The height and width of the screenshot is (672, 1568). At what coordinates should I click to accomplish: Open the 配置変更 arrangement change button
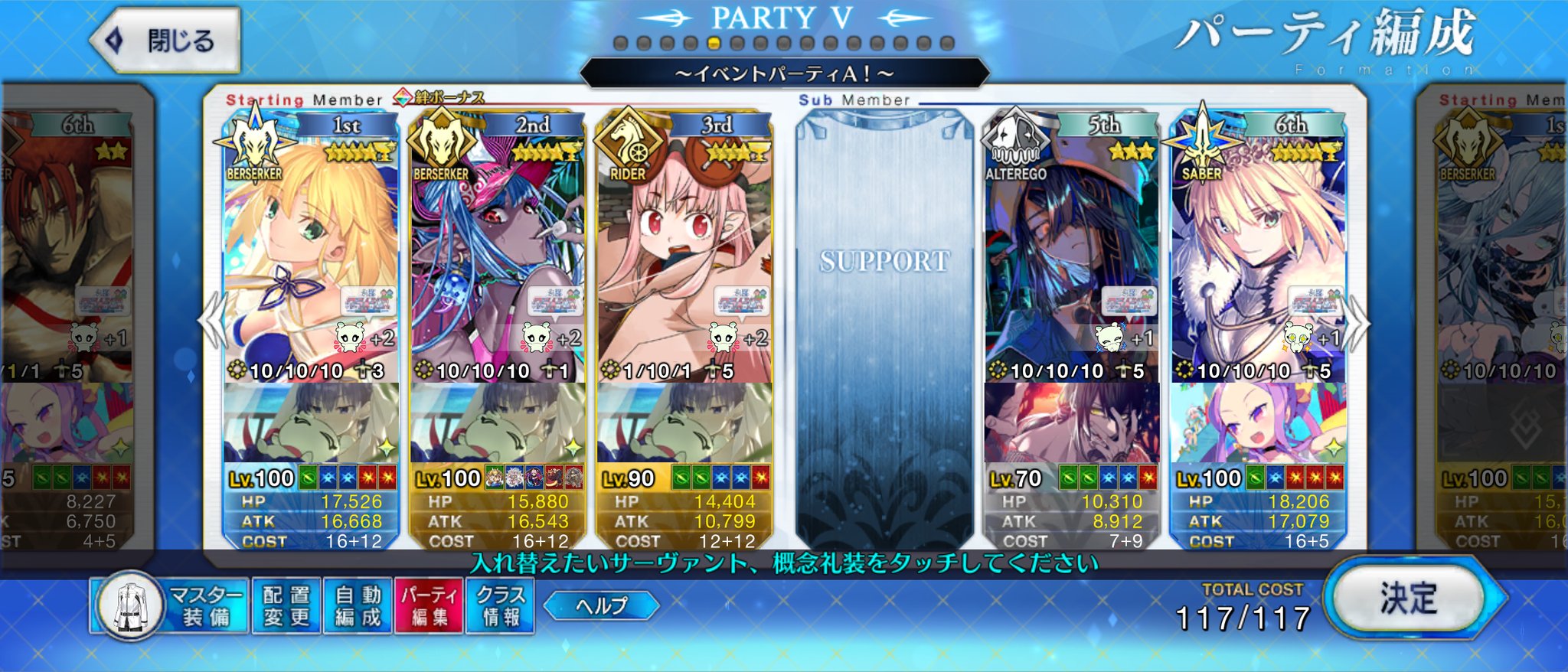click(x=286, y=605)
